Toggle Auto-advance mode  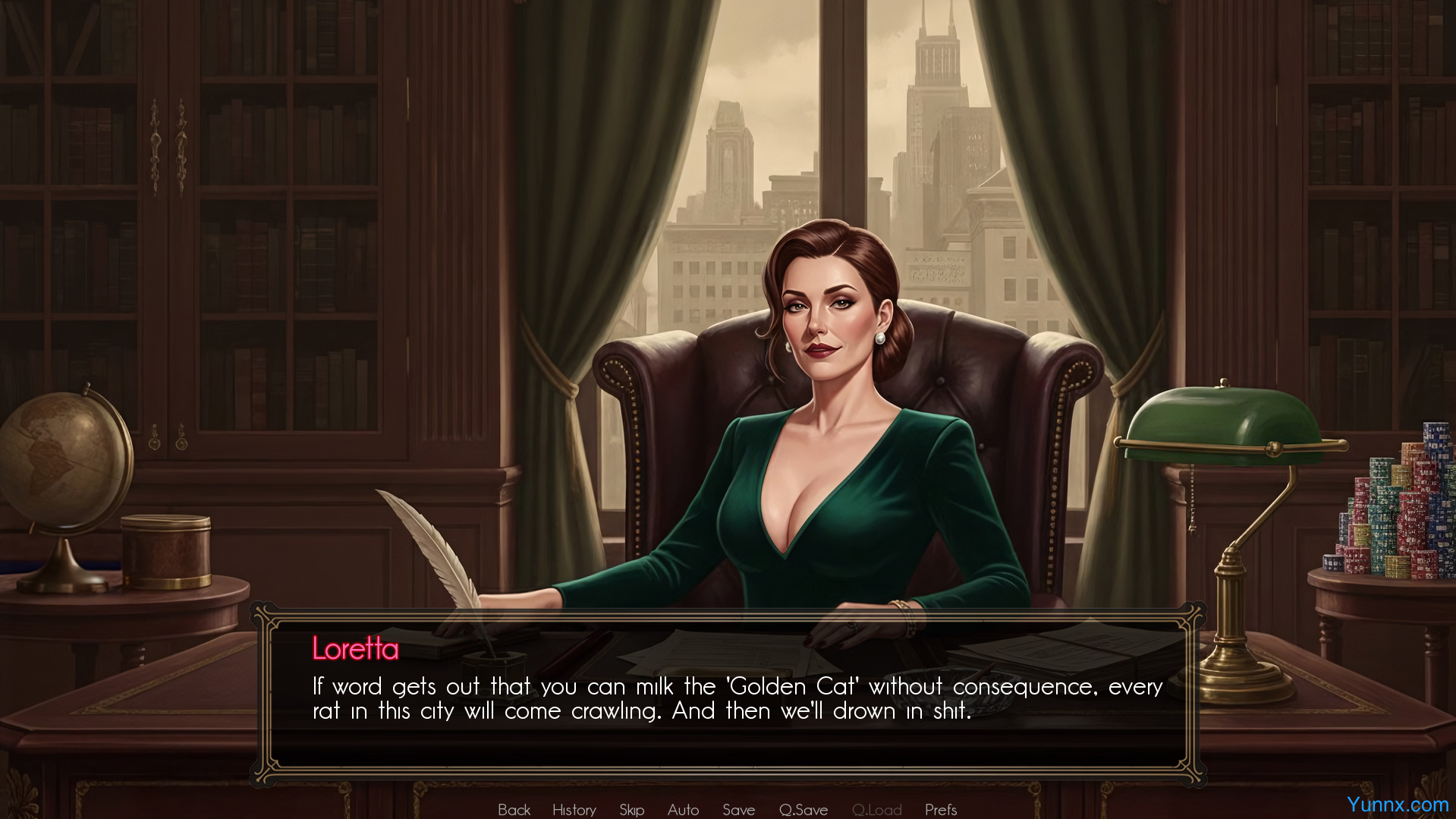(683, 810)
